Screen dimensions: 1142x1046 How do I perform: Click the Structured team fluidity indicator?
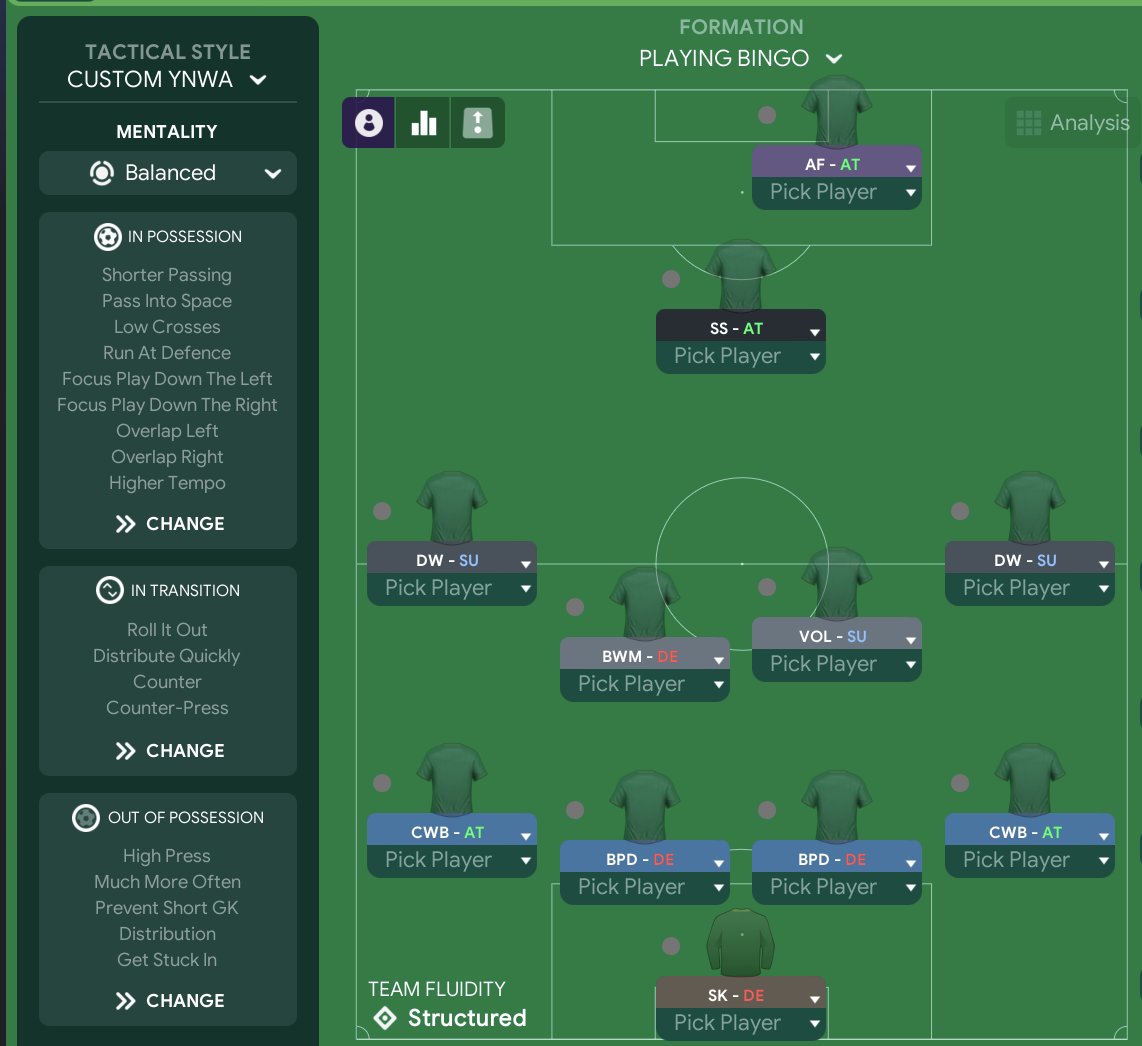tap(448, 1018)
